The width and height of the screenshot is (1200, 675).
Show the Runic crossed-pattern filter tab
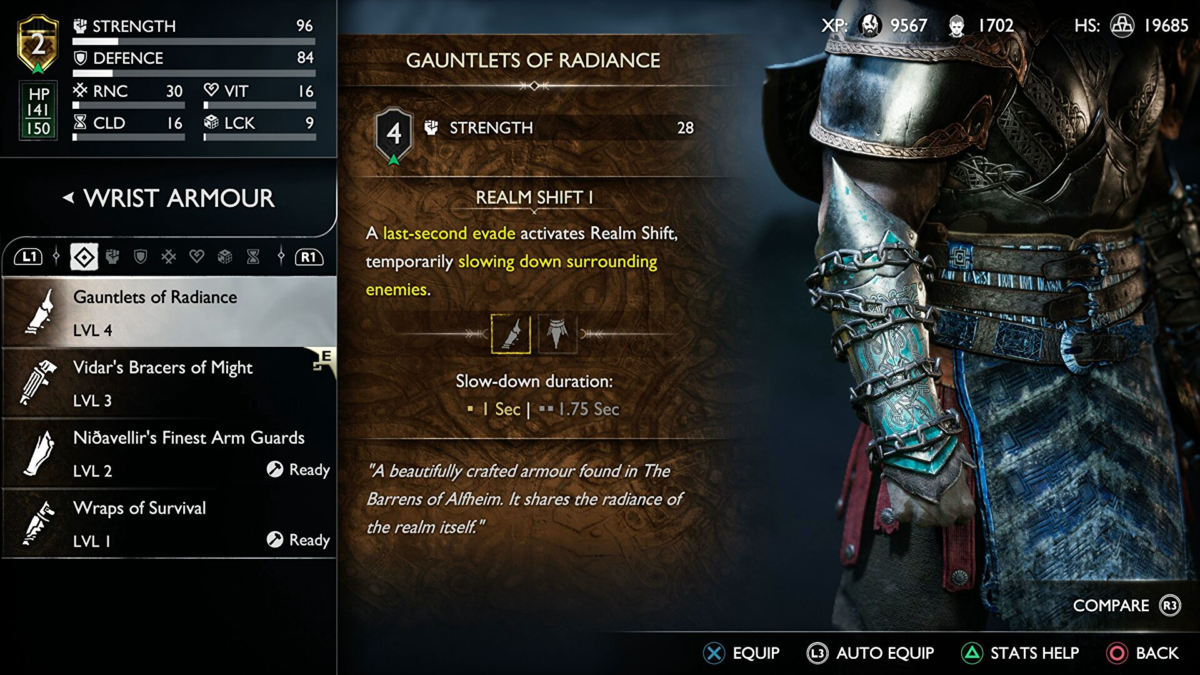tap(169, 257)
